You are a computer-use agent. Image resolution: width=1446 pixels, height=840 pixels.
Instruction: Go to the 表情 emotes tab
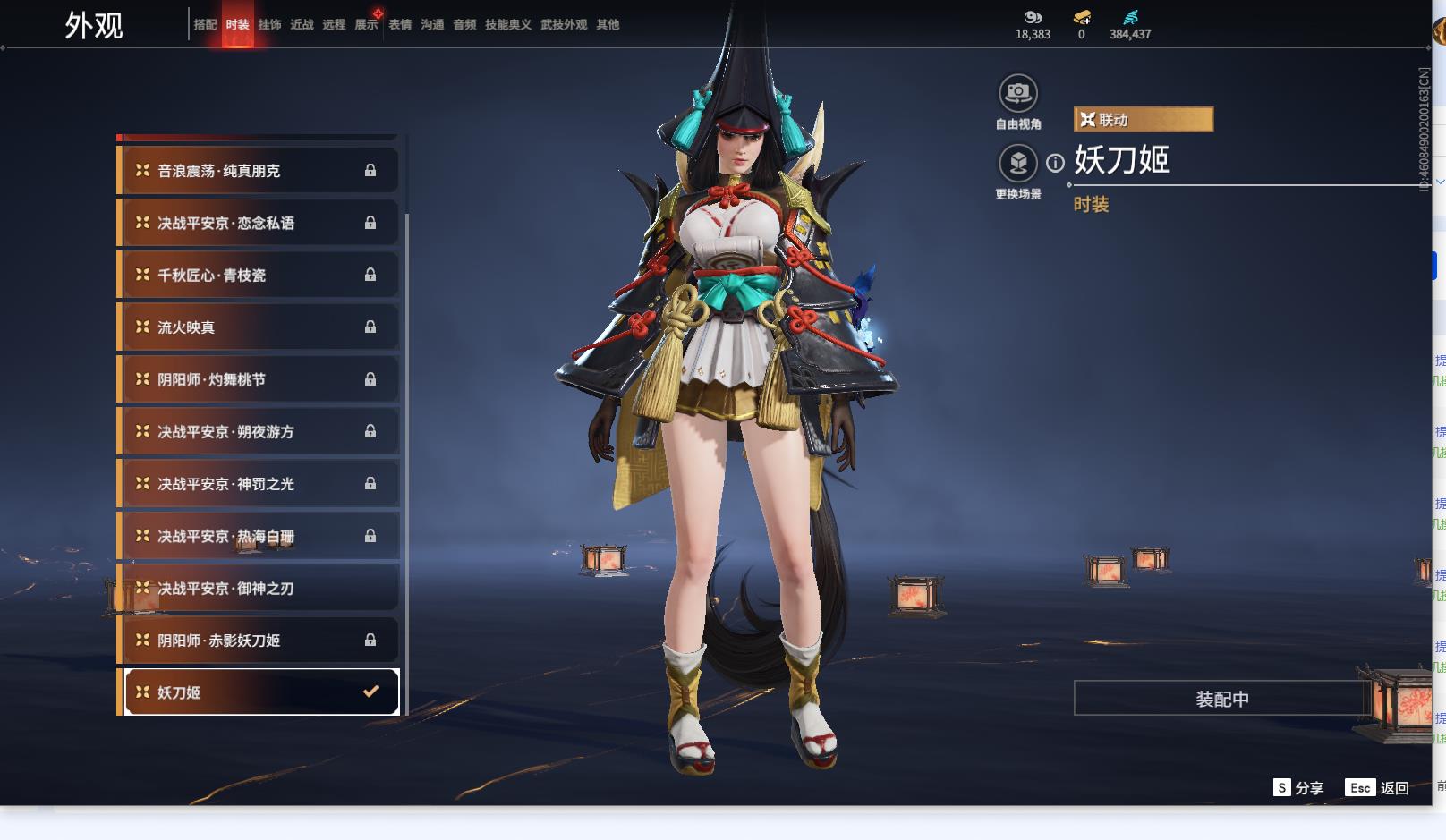(x=400, y=25)
